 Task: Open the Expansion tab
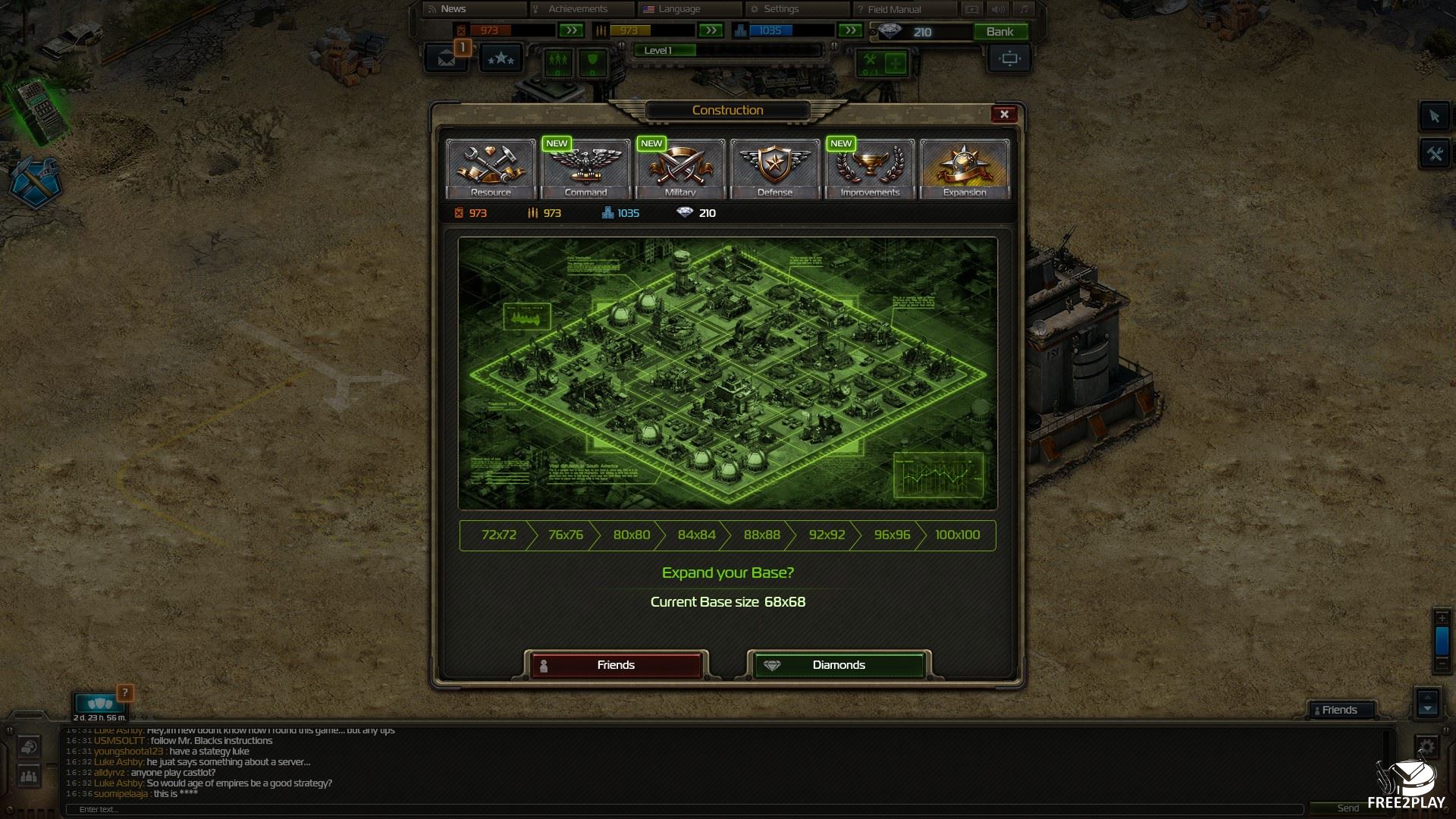point(965,168)
